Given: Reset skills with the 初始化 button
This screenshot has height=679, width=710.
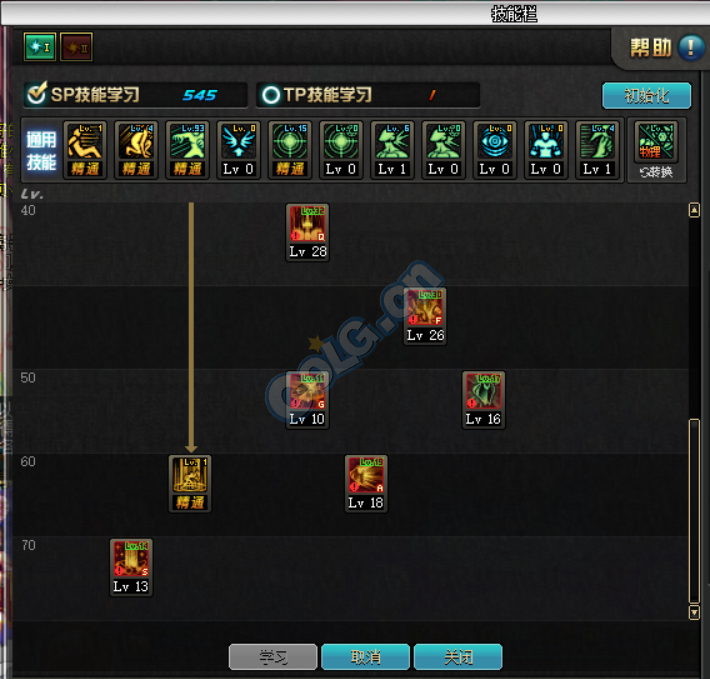Looking at the screenshot, I should point(646,96).
